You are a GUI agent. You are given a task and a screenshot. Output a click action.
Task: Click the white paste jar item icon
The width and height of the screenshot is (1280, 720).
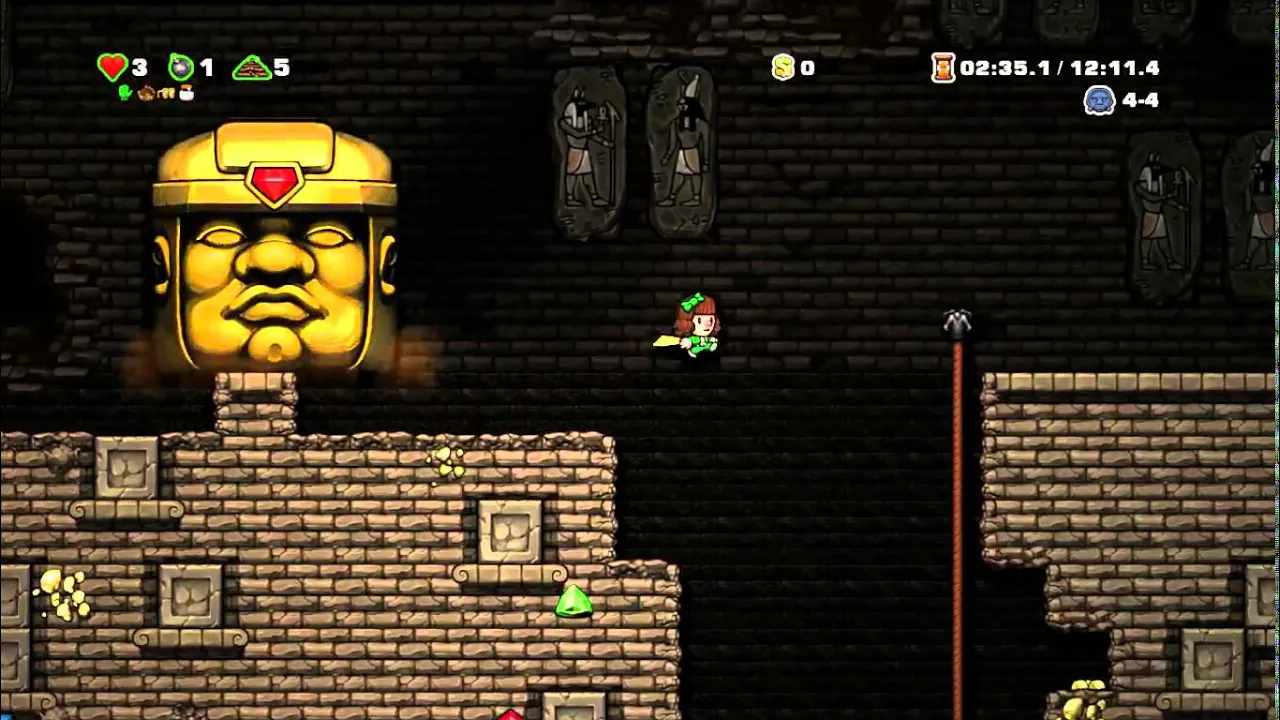[x=186, y=93]
